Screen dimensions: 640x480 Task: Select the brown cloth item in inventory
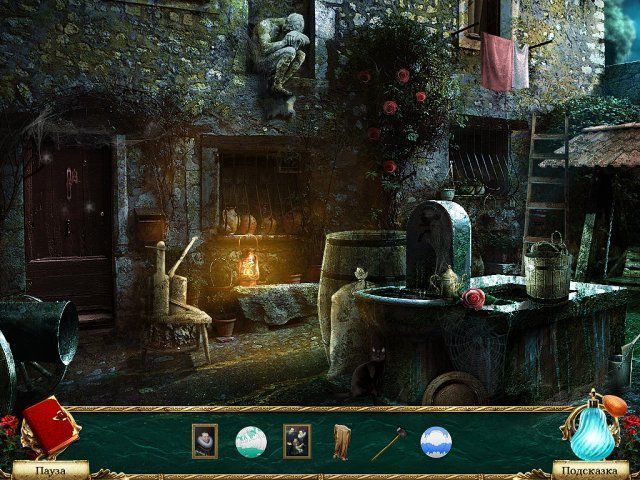343,441
